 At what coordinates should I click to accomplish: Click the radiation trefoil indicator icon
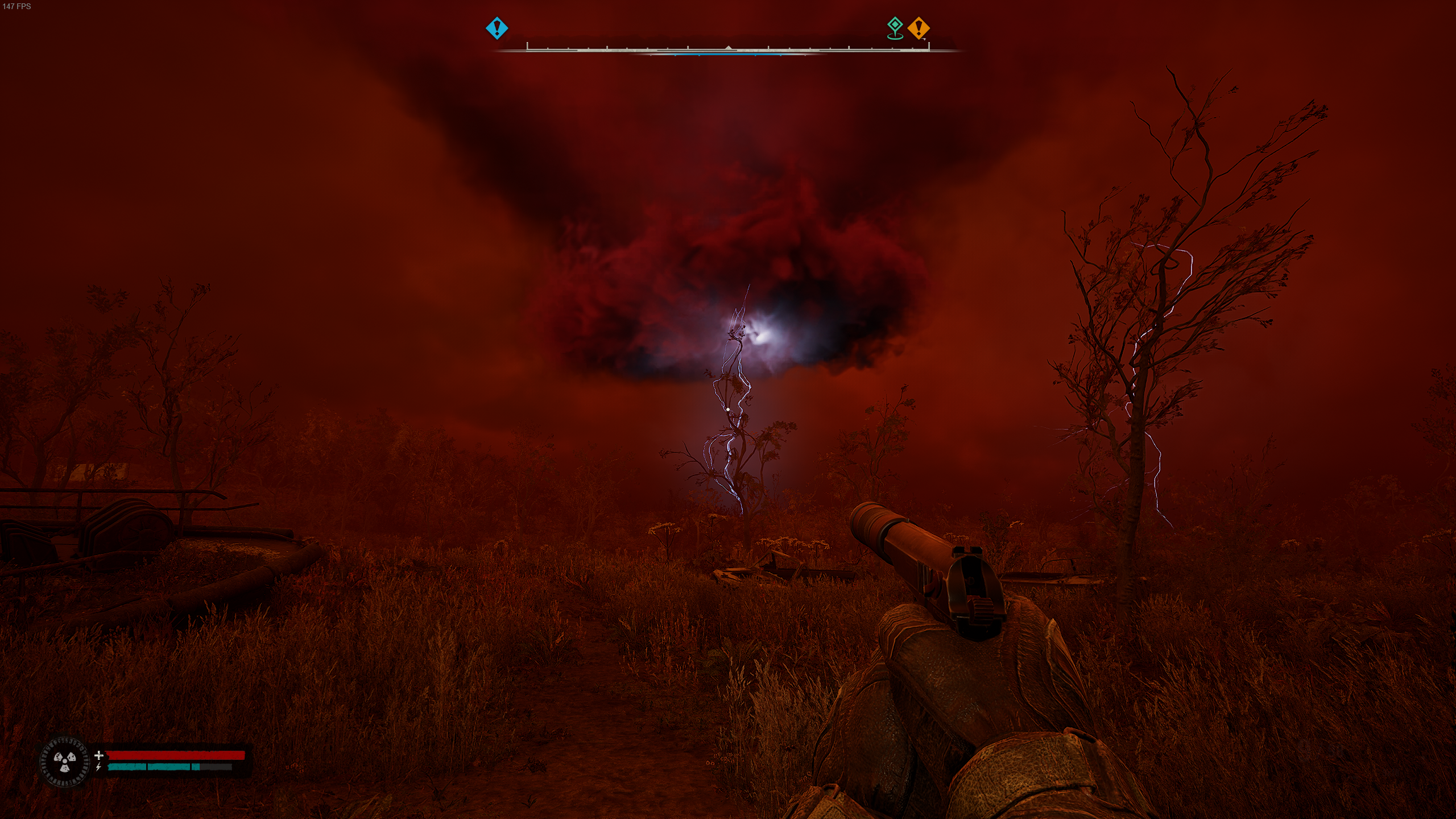tap(65, 762)
